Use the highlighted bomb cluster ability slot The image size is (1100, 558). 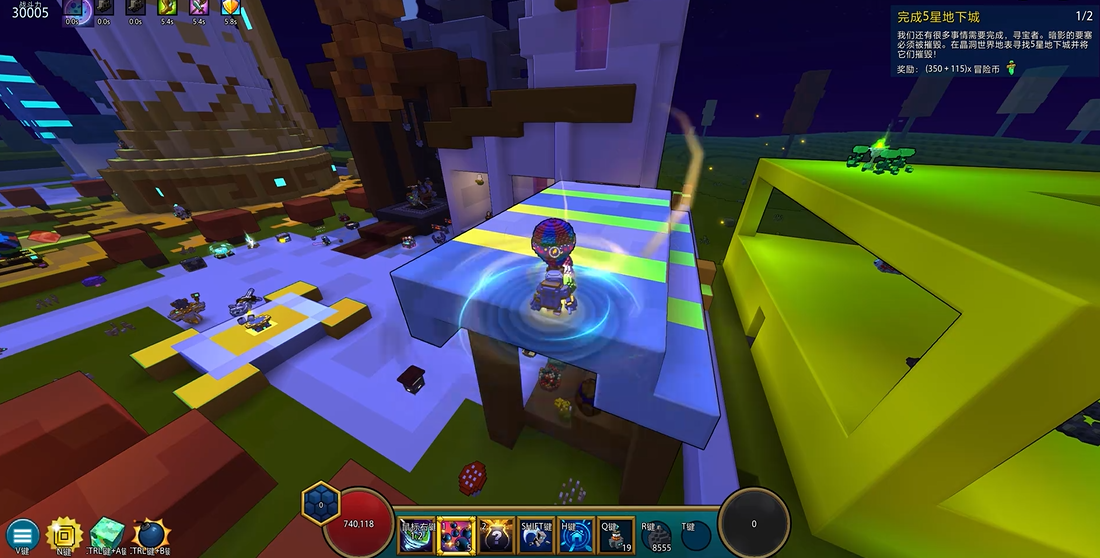[457, 536]
